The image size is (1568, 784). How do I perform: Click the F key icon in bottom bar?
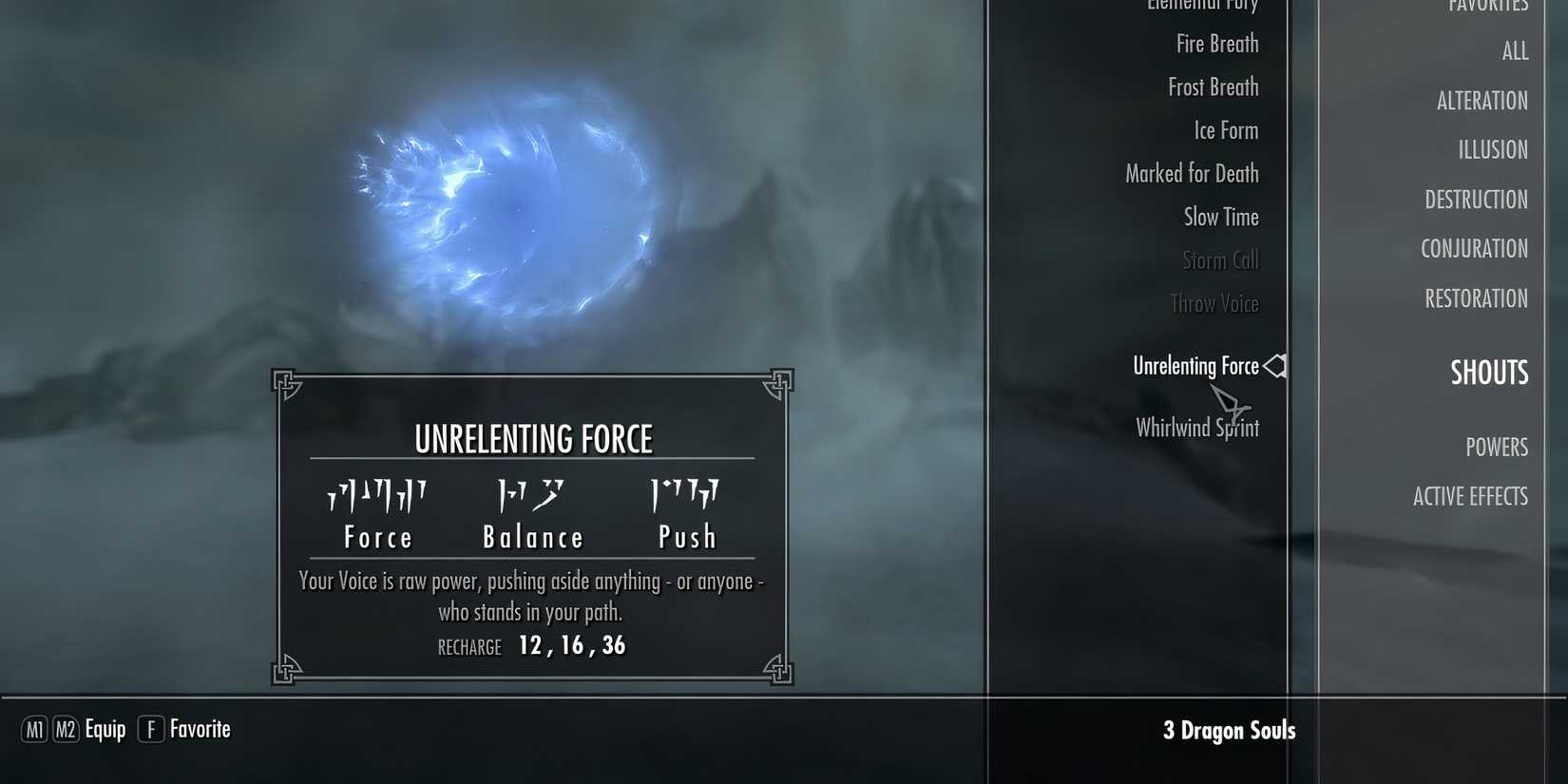click(x=150, y=730)
